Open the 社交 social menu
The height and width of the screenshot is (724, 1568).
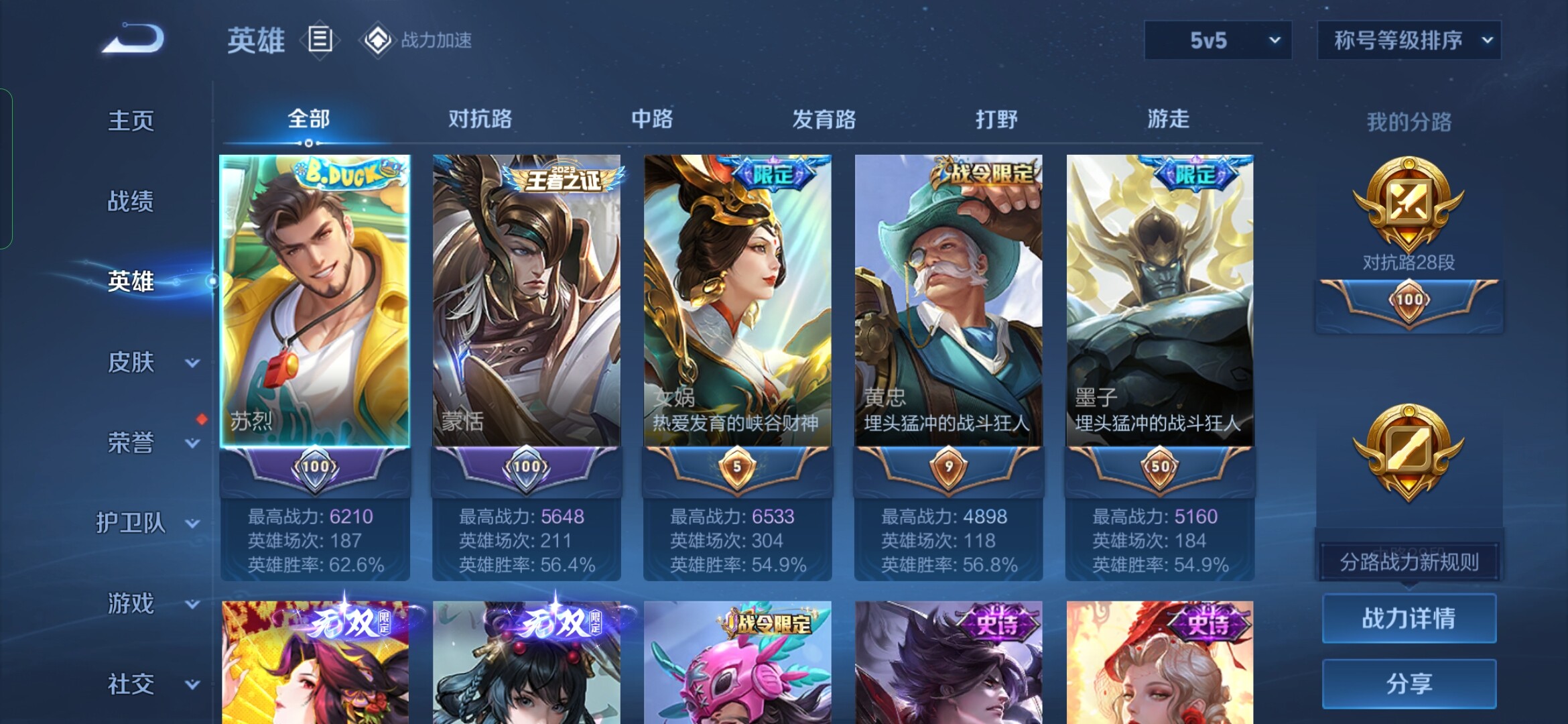click(147, 684)
